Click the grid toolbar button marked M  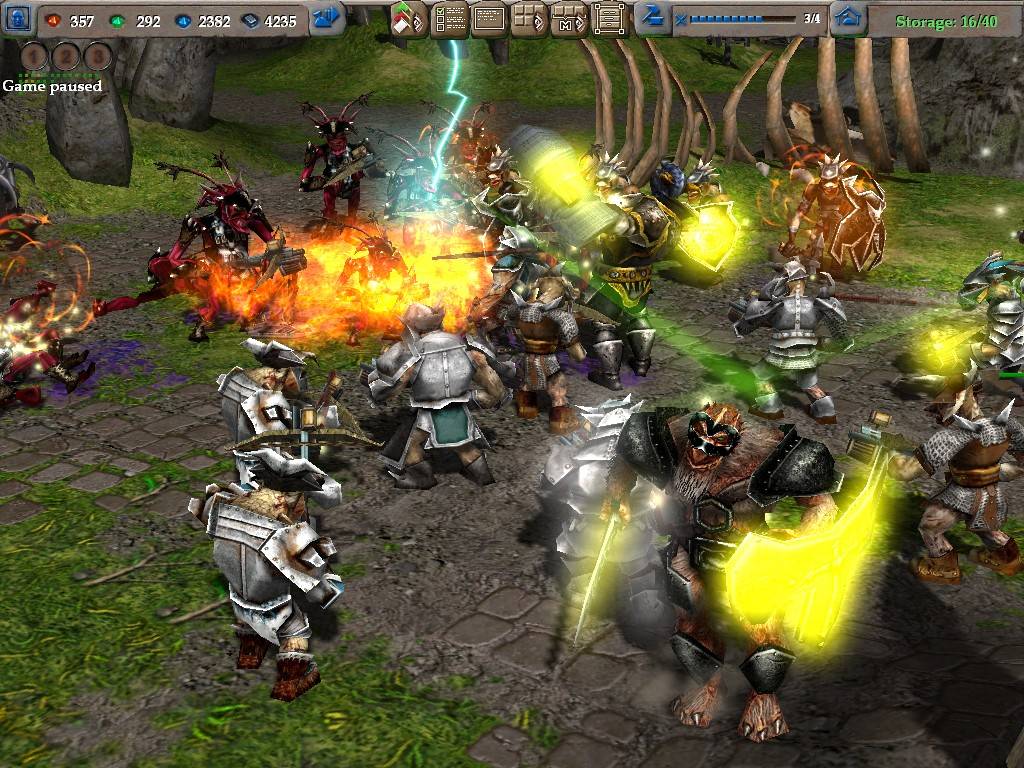(568, 19)
